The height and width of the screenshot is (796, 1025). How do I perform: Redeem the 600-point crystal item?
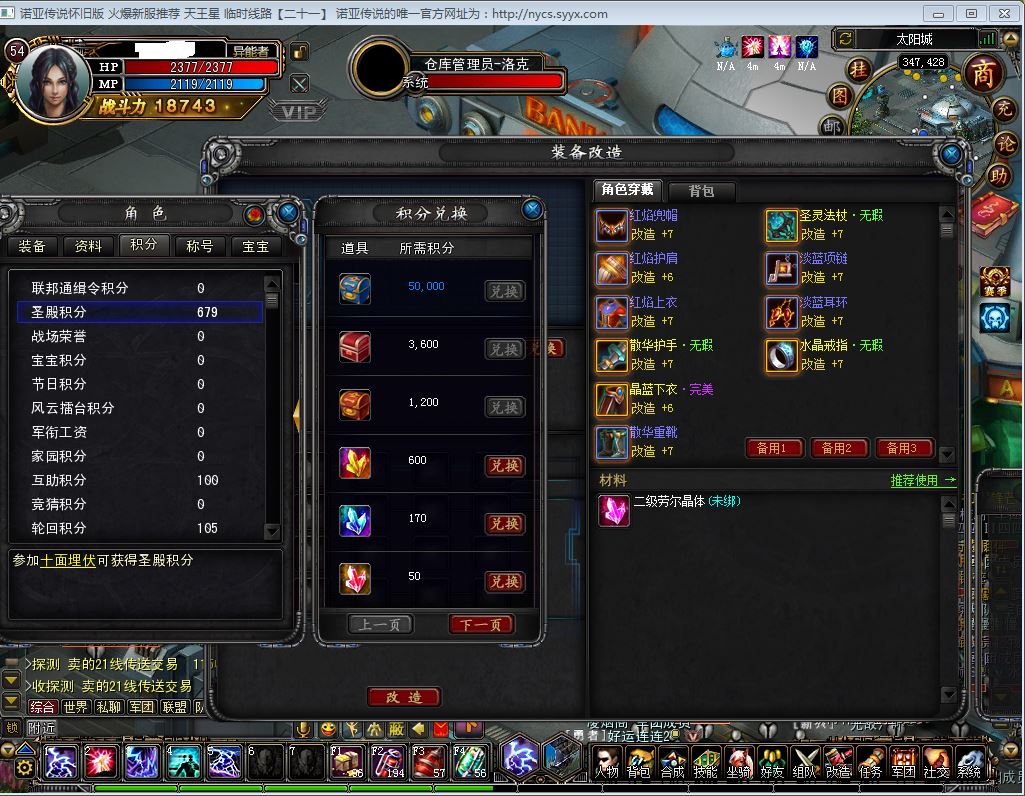click(x=504, y=466)
